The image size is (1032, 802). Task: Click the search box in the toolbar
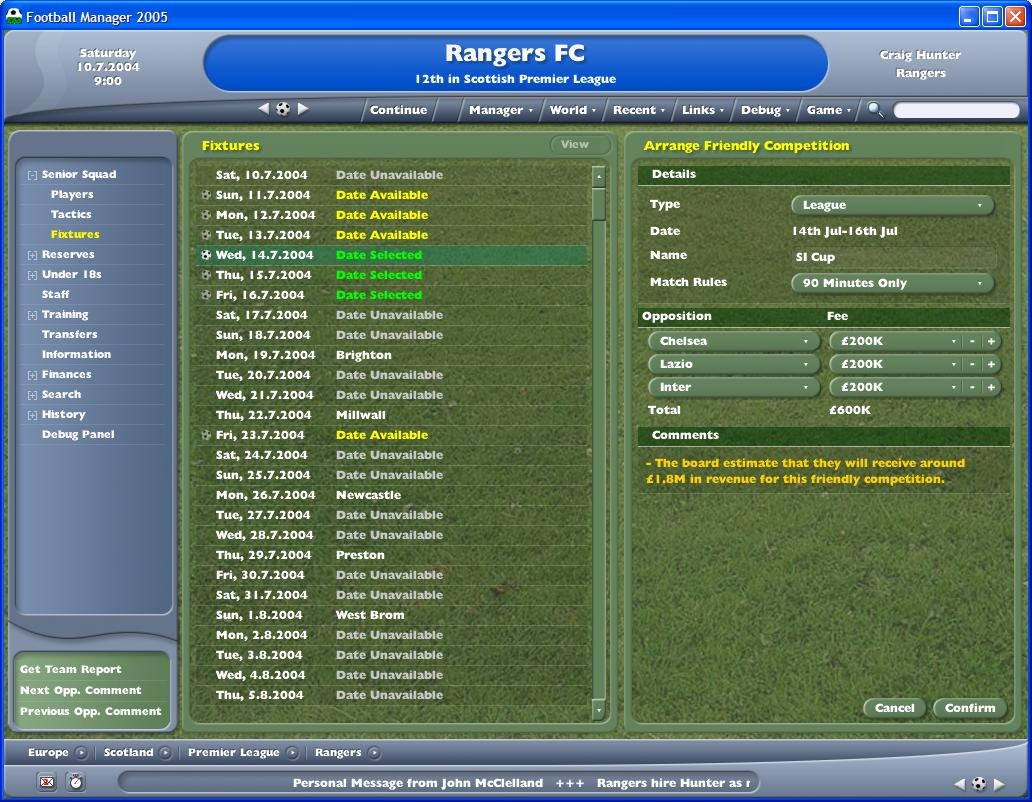click(x=955, y=110)
